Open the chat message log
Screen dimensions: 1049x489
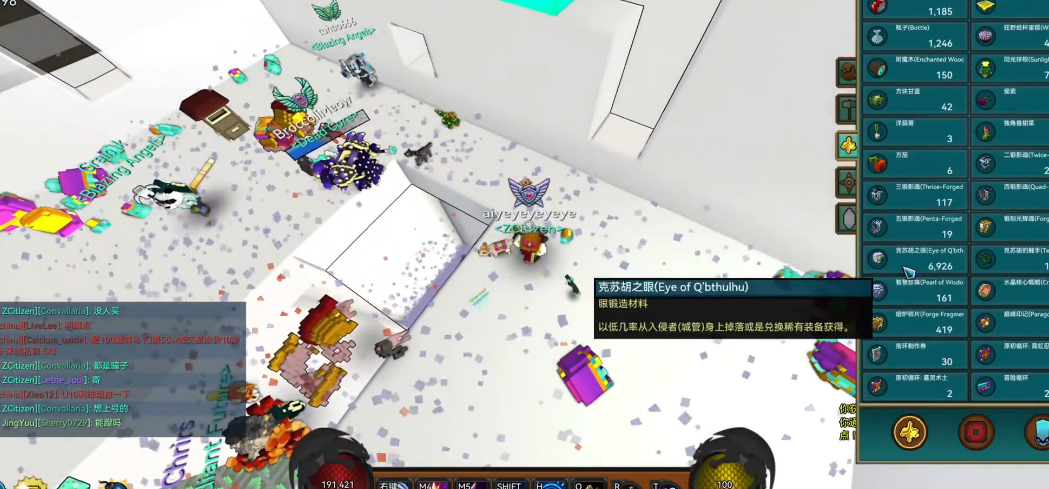tap(122, 366)
